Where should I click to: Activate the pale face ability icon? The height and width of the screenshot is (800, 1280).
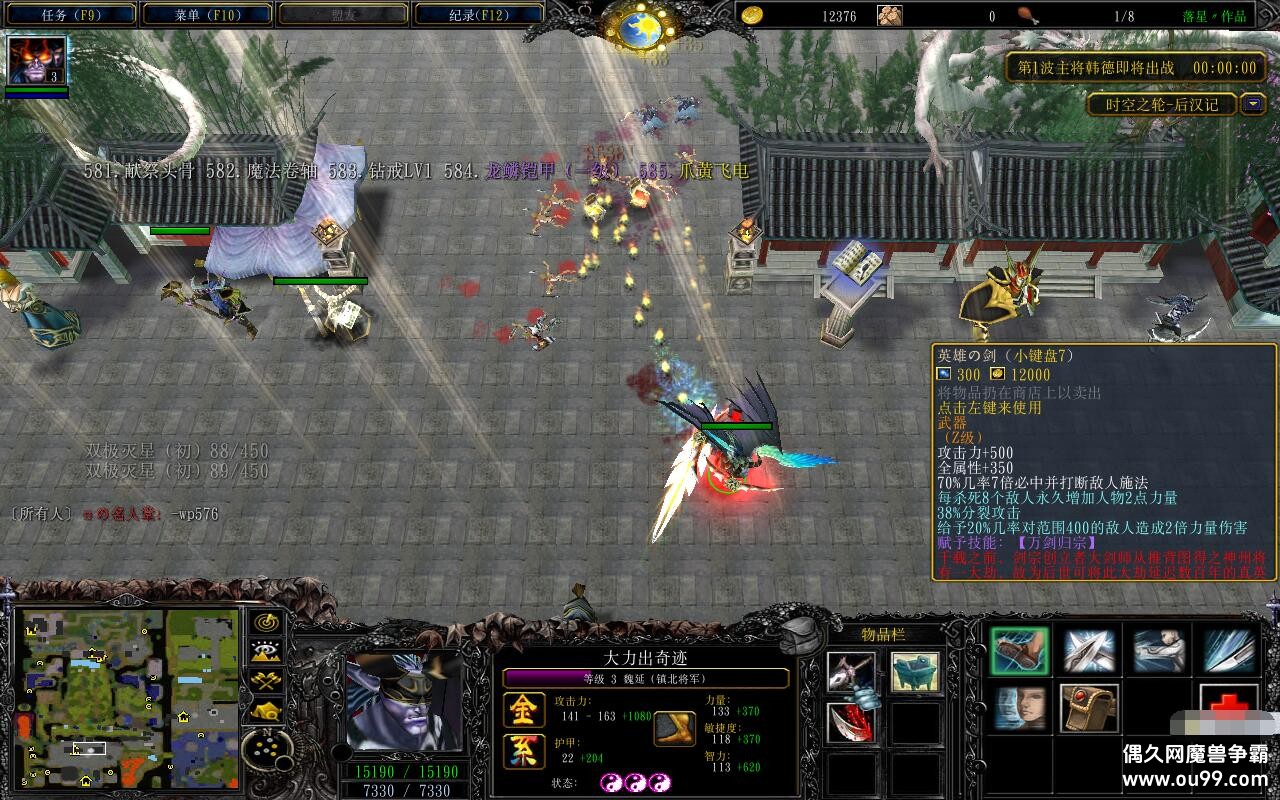(x=1020, y=708)
